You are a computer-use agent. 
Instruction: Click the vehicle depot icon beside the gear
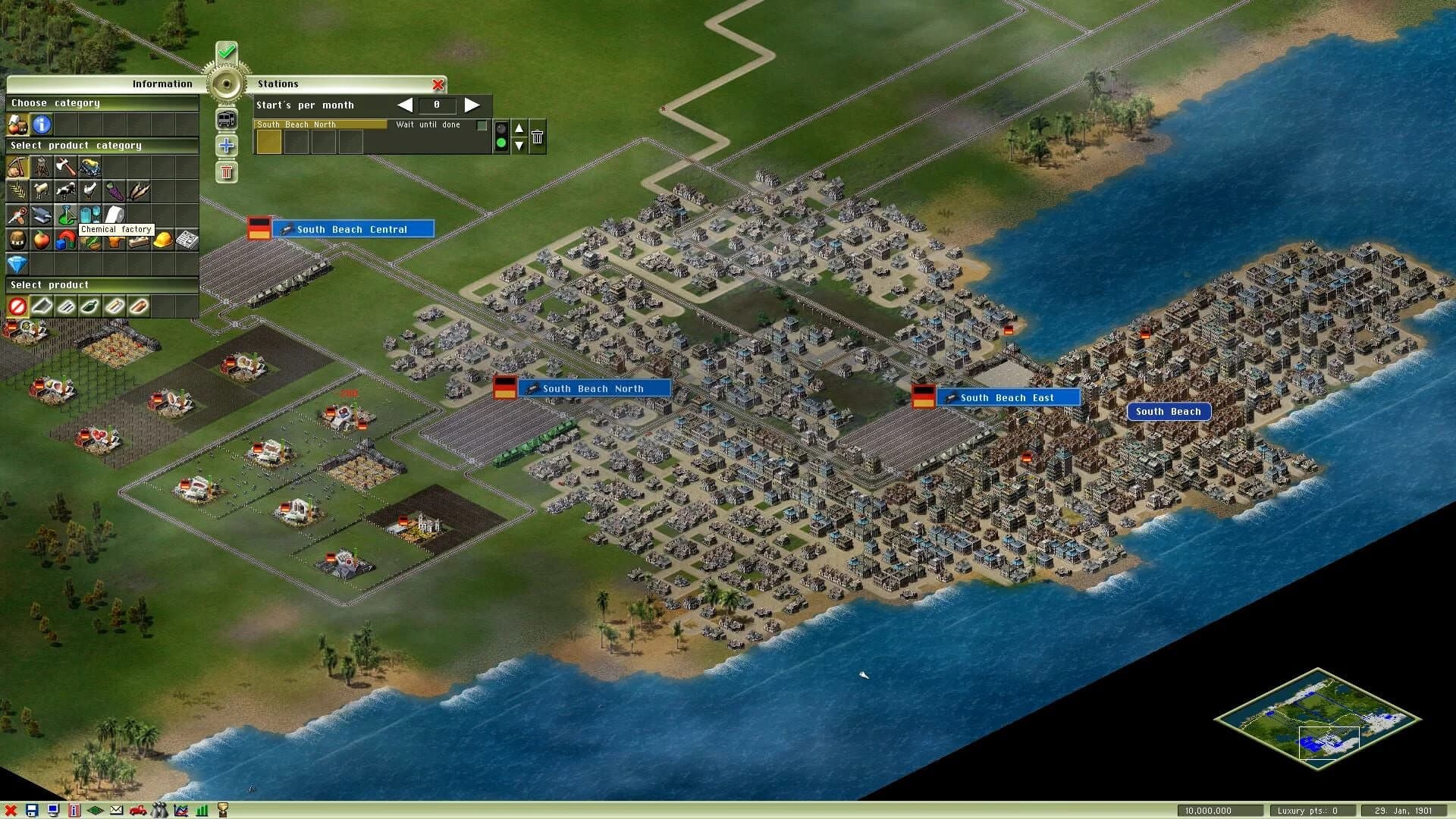(226, 119)
